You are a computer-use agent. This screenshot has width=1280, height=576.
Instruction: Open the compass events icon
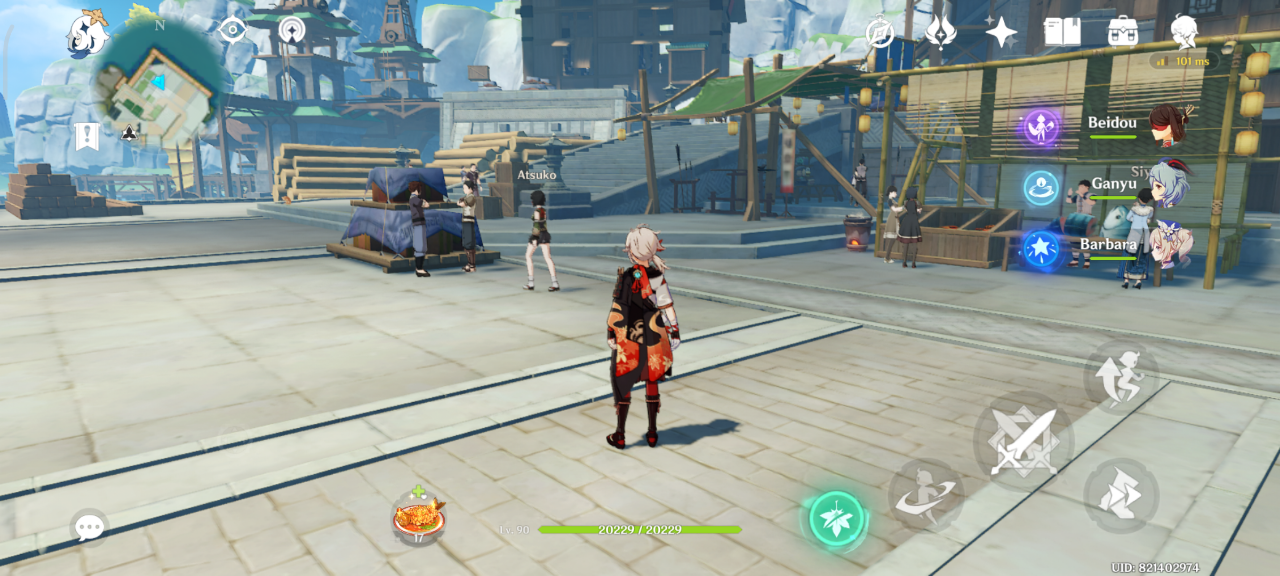click(x=880, y=33)
